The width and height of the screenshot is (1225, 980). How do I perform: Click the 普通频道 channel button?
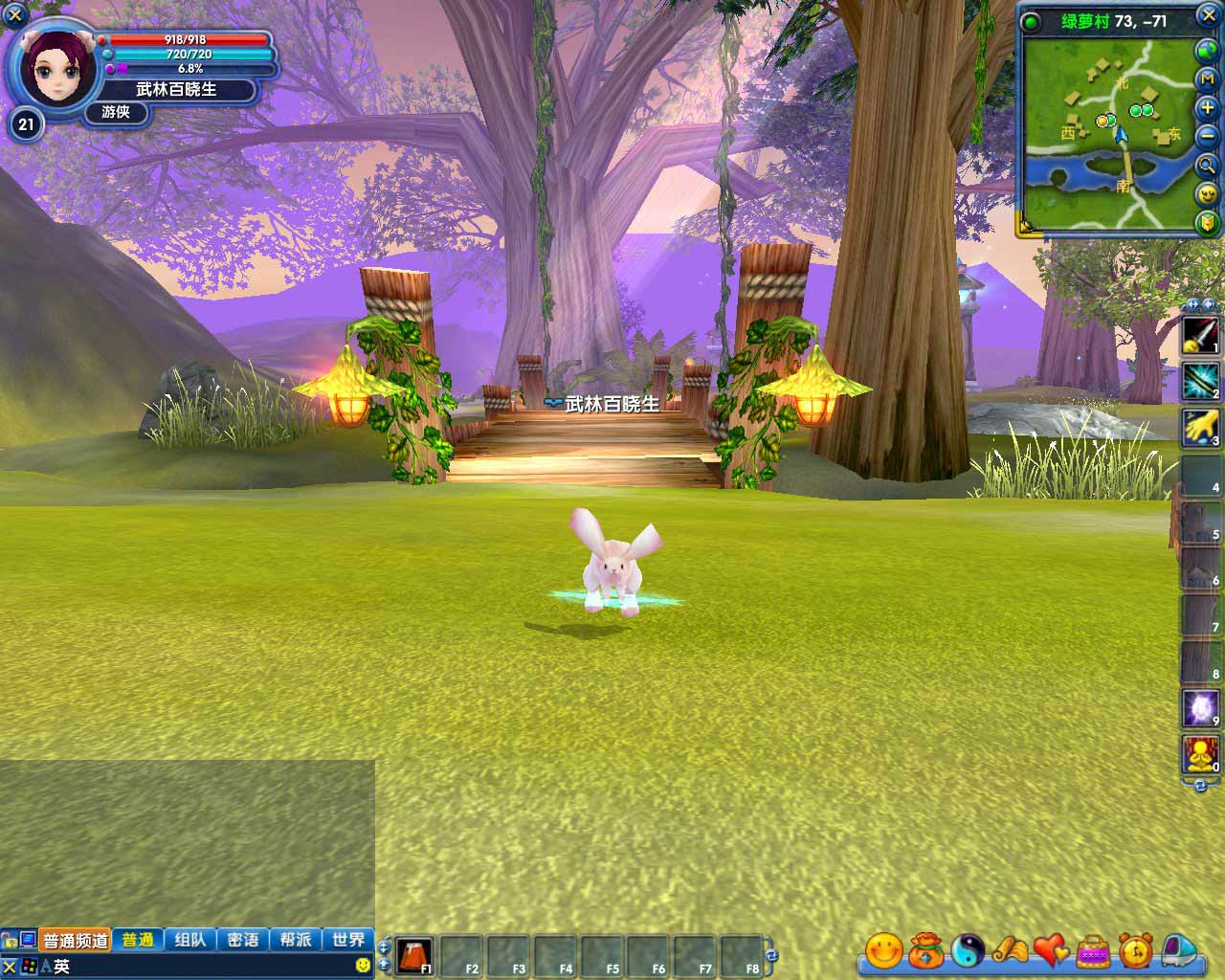coord(75,940)
